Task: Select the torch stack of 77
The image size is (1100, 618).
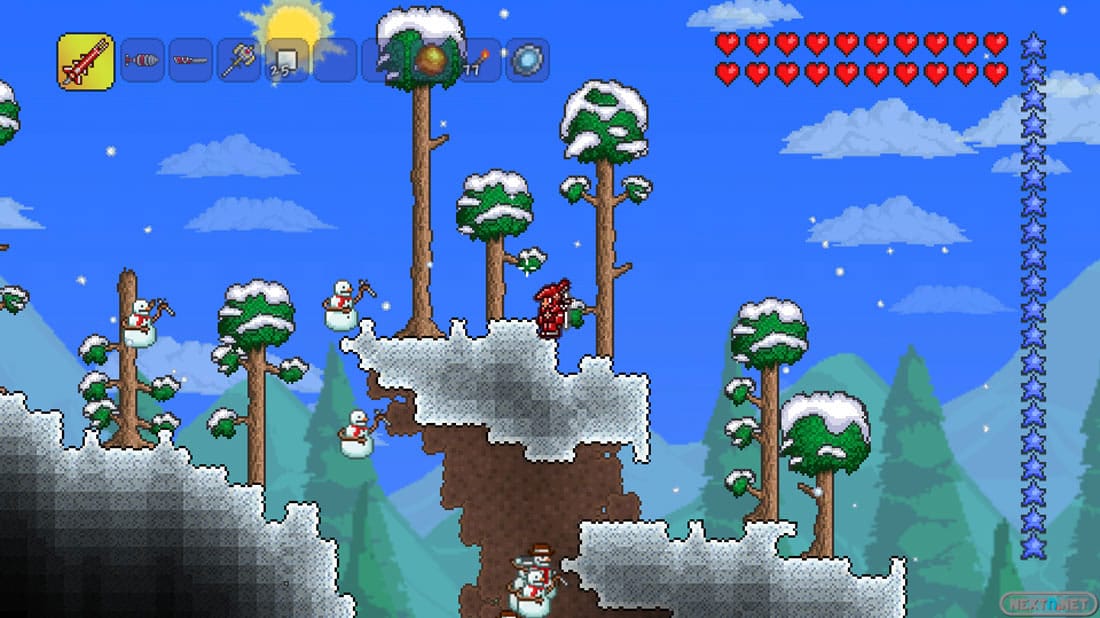Action: (x=479, y=60)
